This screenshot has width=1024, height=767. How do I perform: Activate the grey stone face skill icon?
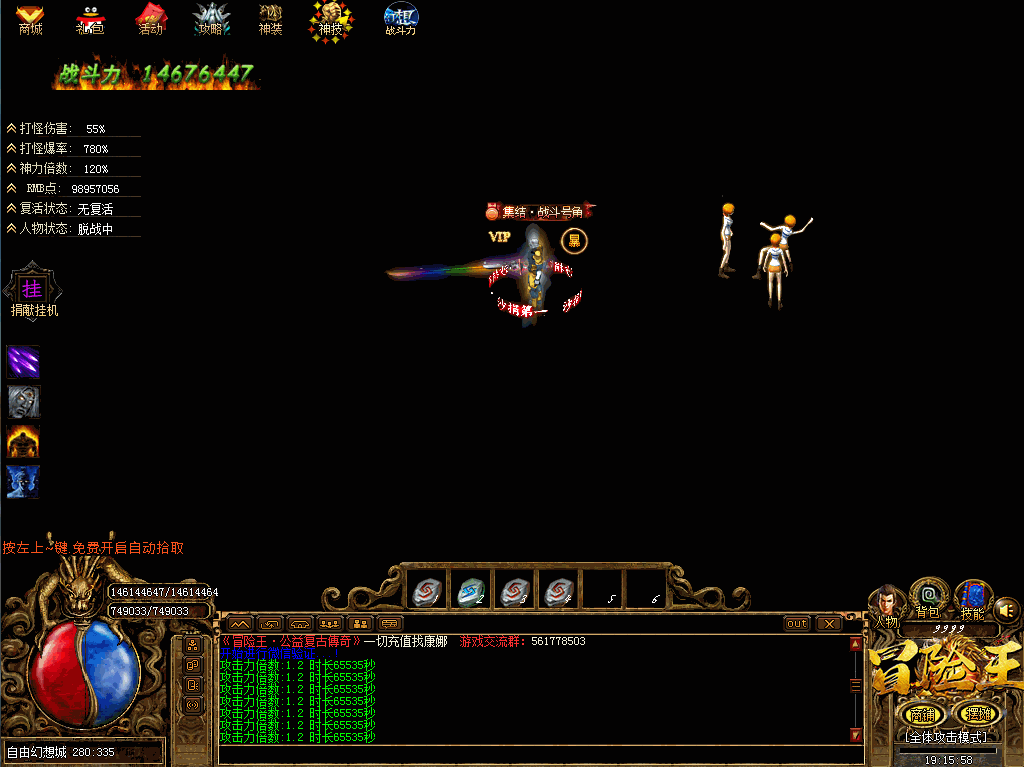(x=23, y=401)
